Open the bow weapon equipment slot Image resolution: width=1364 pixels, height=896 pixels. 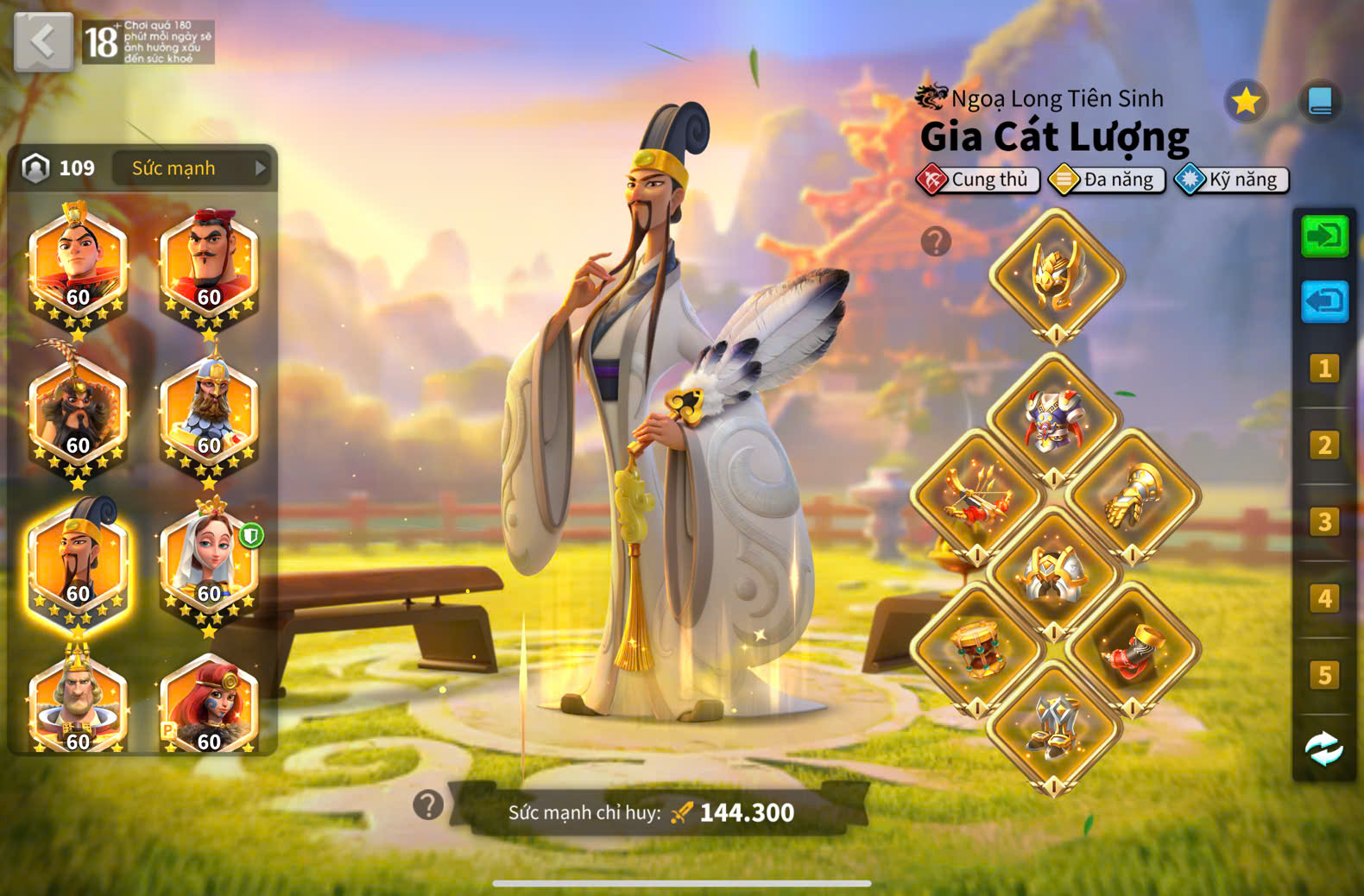click(x=977, y=497)
